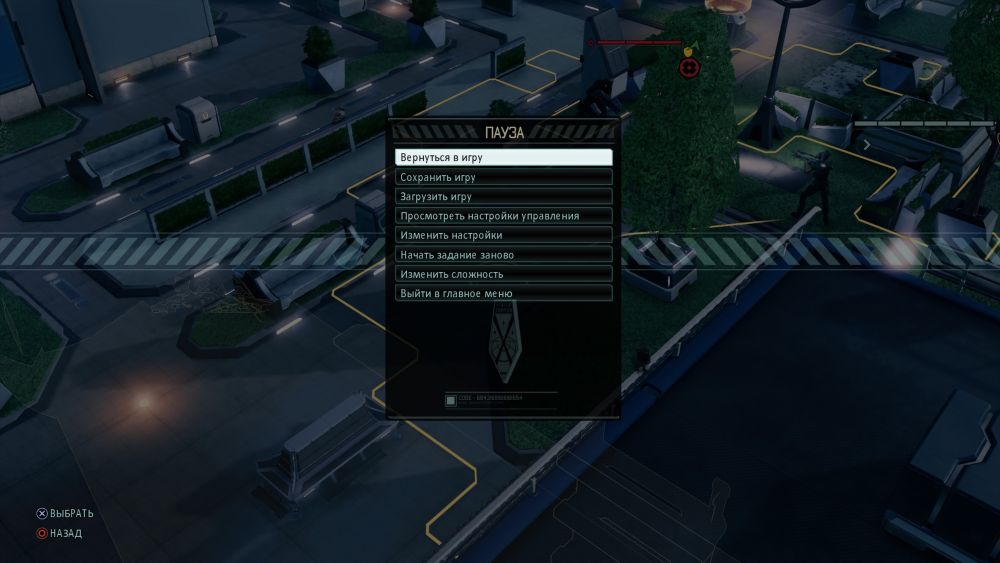Choose 'Начать задание заново'

[503, 255]
